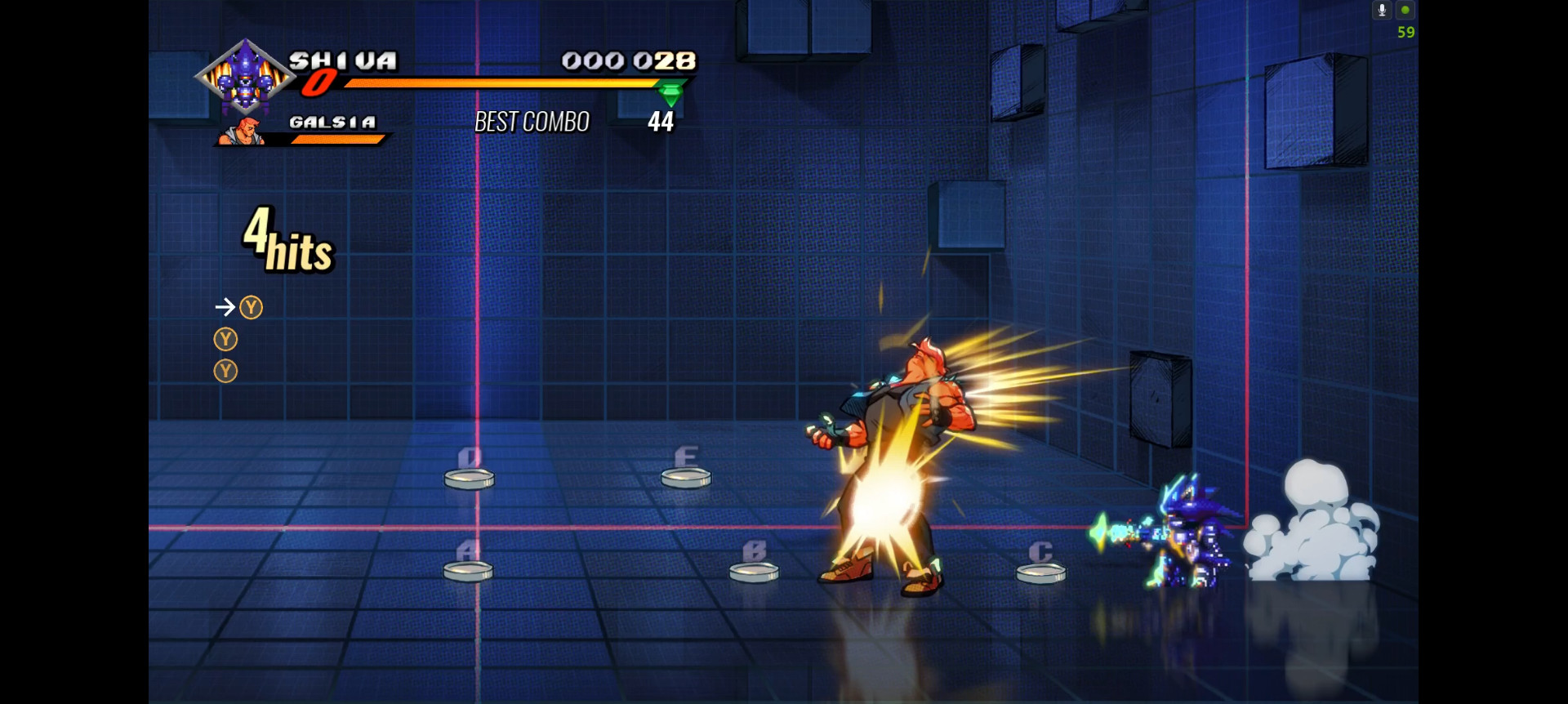Screen dimensions: 1568x704
Task: Click the bottom Y button prompt
Action: (225, 372)
